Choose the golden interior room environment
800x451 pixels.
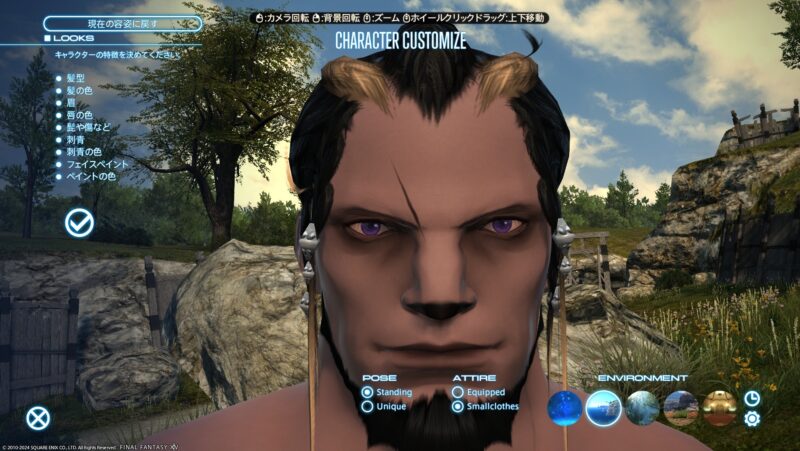(719, 407)
